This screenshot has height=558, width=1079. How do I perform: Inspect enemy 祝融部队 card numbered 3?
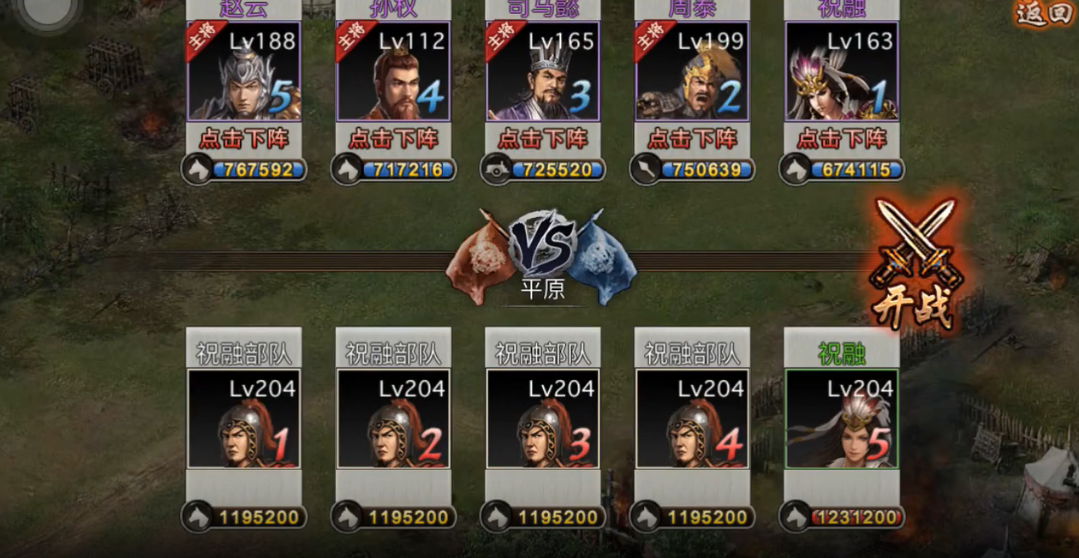543,419
